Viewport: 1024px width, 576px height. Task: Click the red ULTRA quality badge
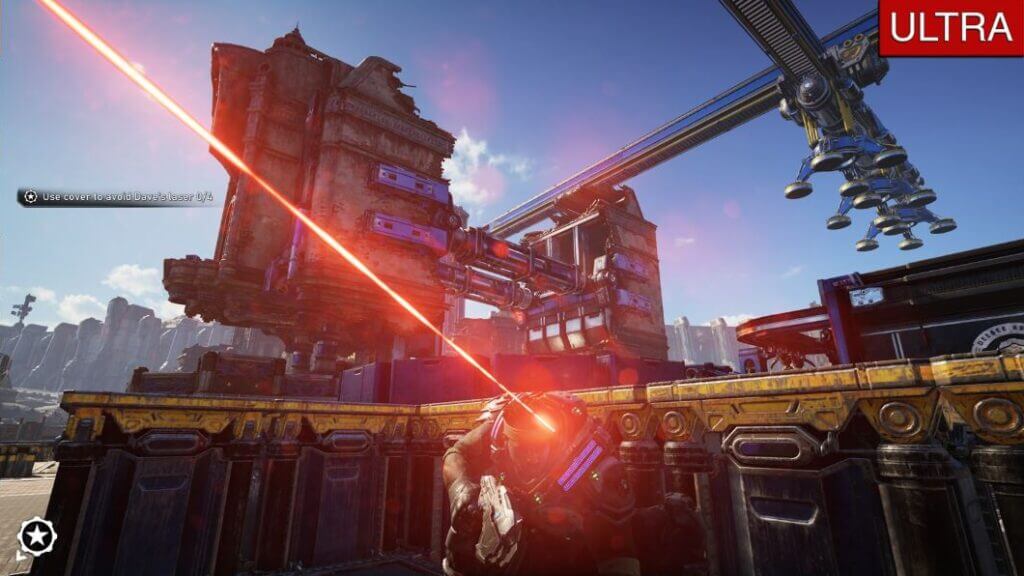[950, 28]
